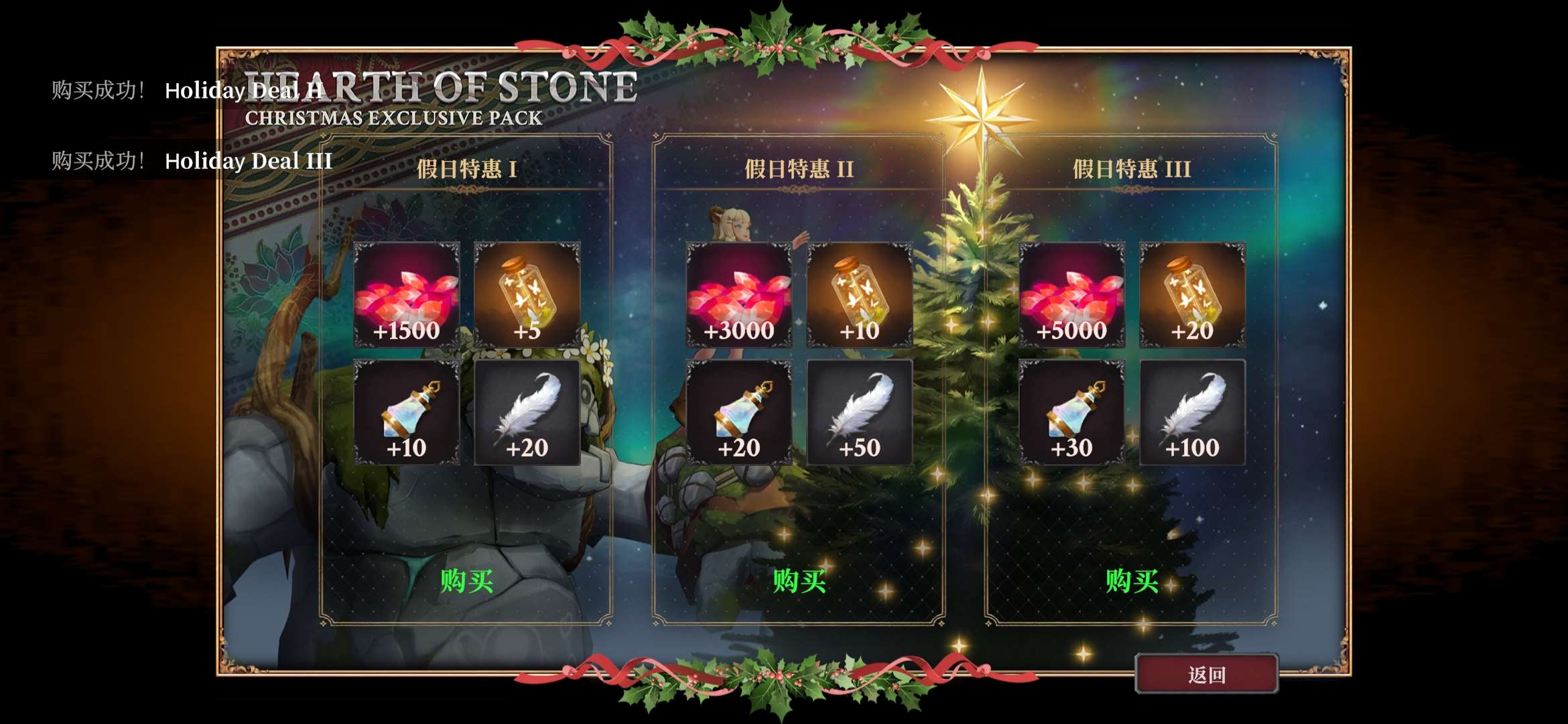The image size is (1568, 724).
Task: Click the buy button under Holiday Deal III
Action: tap(1132, 581)
